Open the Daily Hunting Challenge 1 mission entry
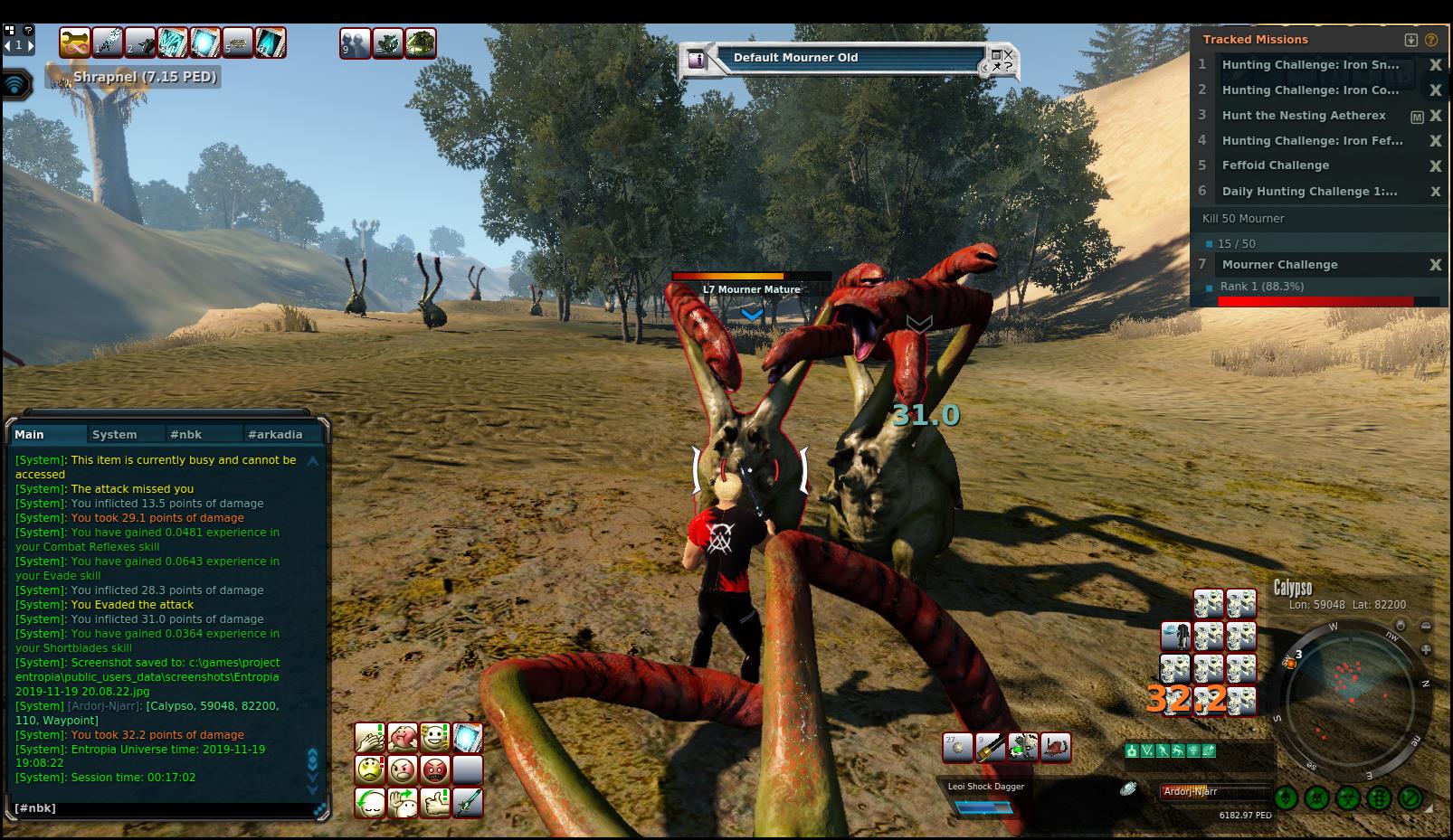 (x=1309, y=192)
